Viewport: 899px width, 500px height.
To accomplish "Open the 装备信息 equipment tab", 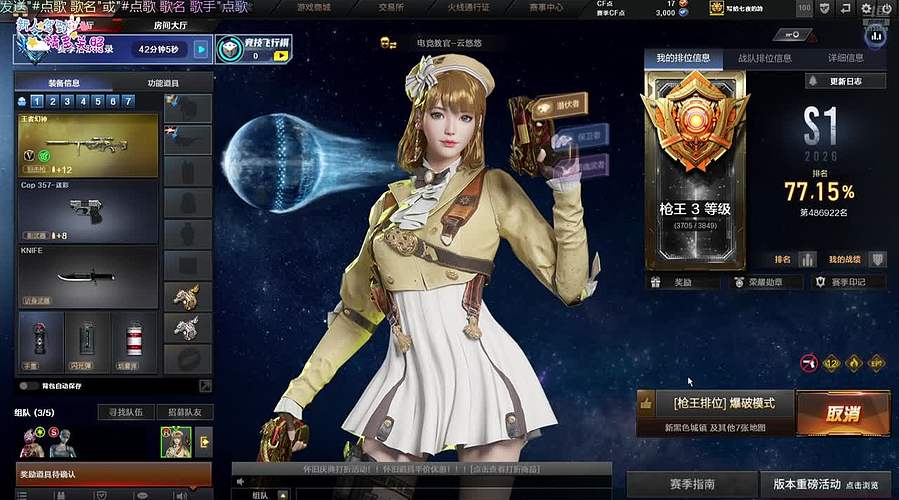I will tap(64, 84).
